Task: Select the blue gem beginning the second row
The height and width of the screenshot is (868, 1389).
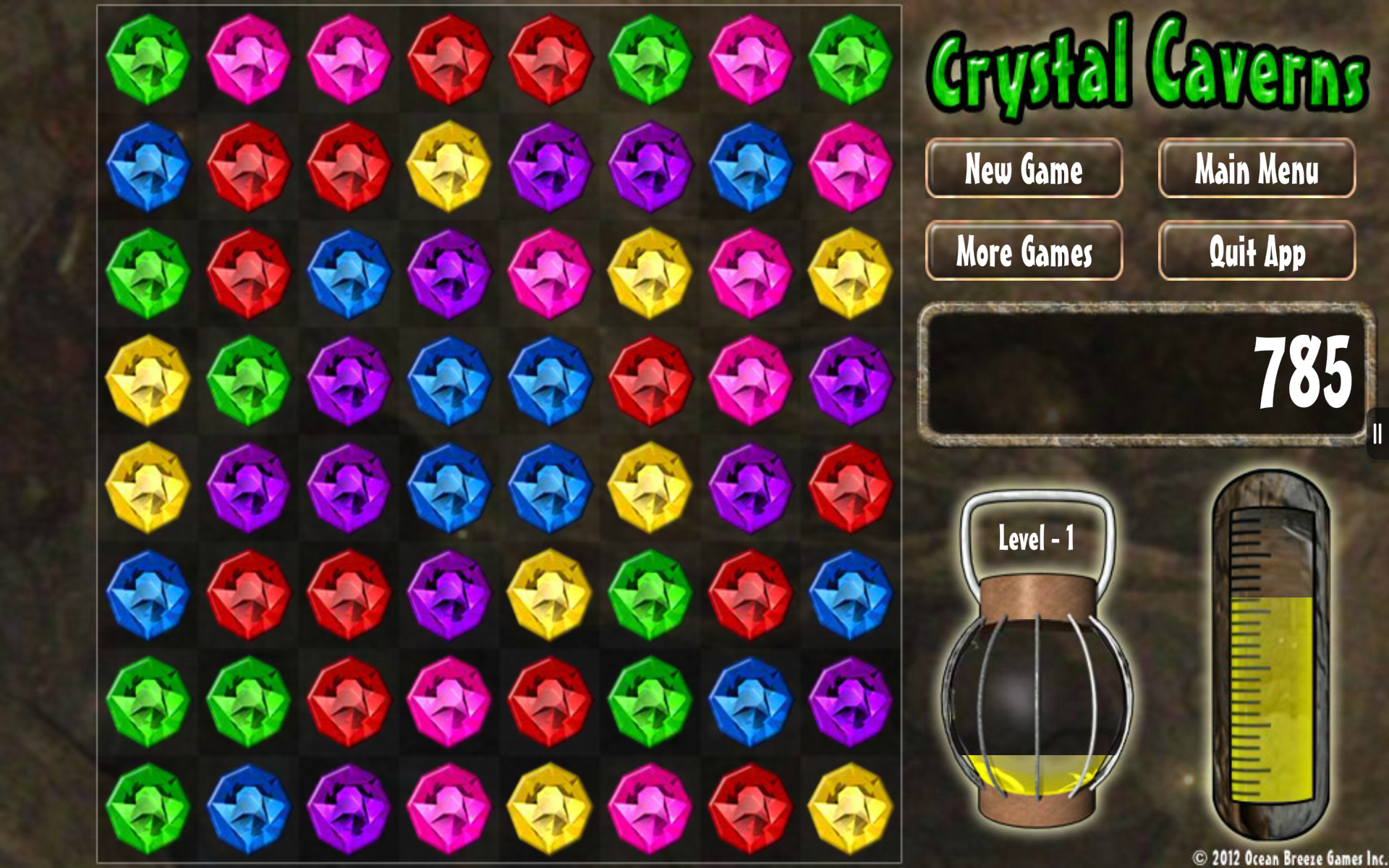Action: [x=148, y=163]
